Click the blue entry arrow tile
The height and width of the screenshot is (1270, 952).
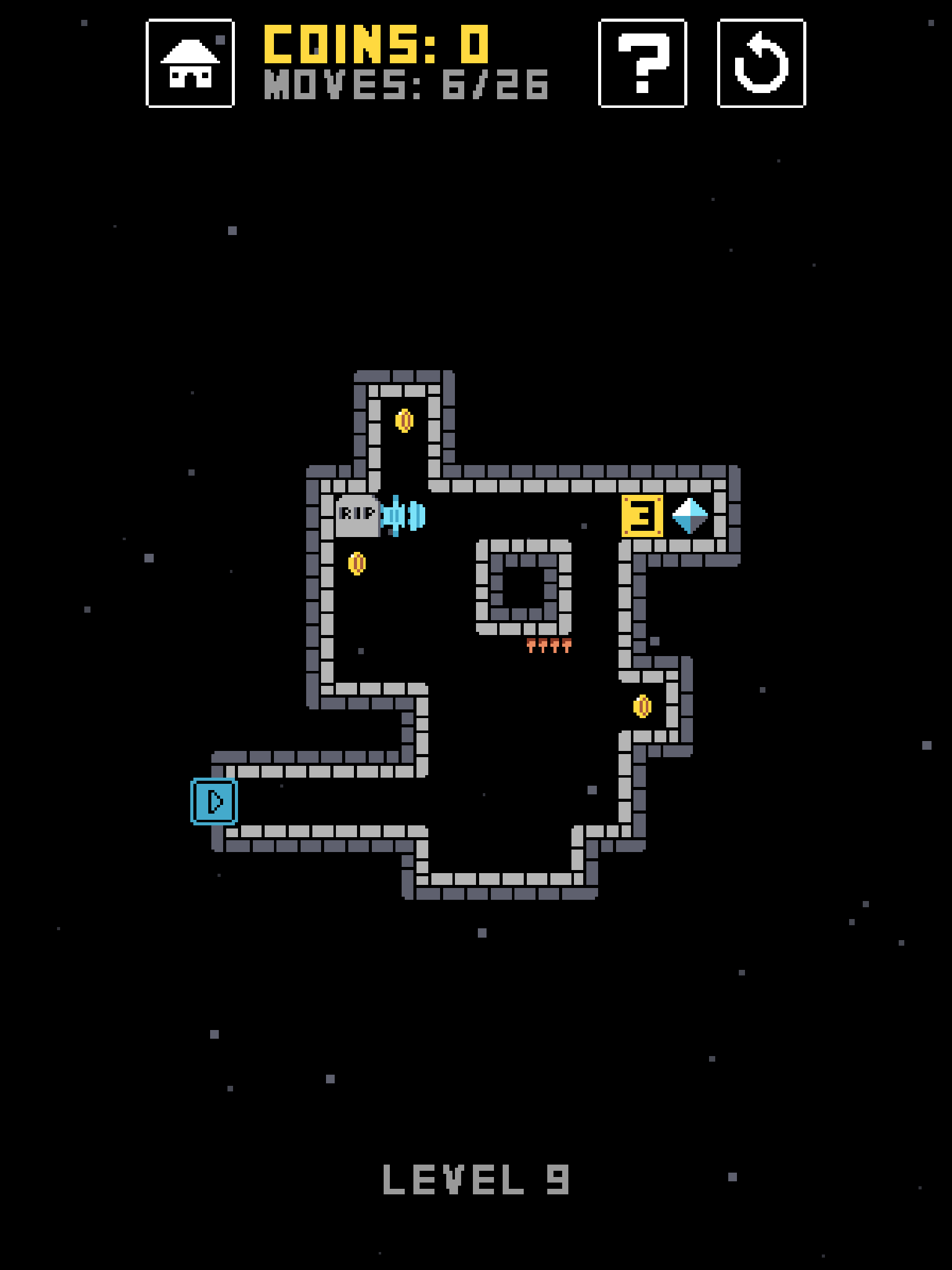coord(214,802)
